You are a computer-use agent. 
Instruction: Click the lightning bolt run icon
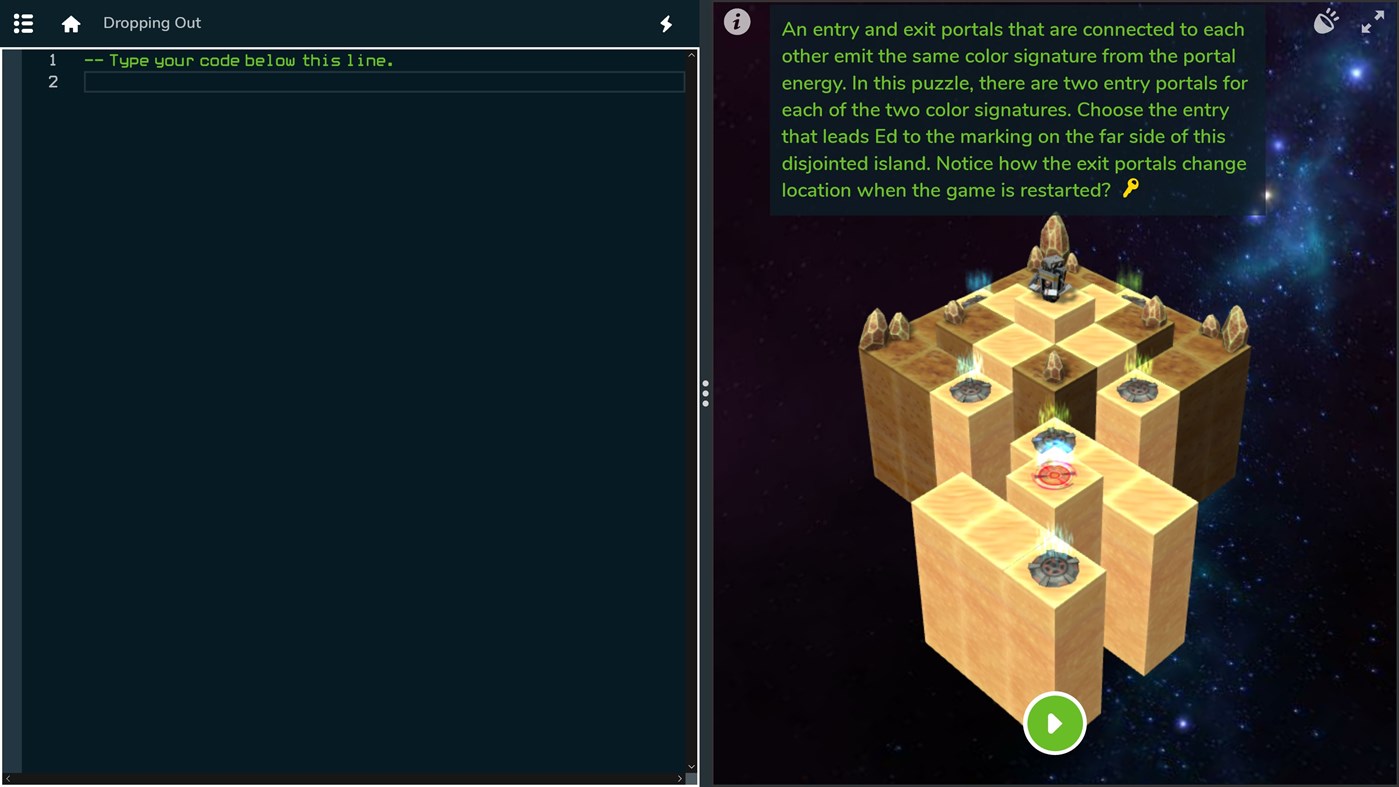point(665,22)
